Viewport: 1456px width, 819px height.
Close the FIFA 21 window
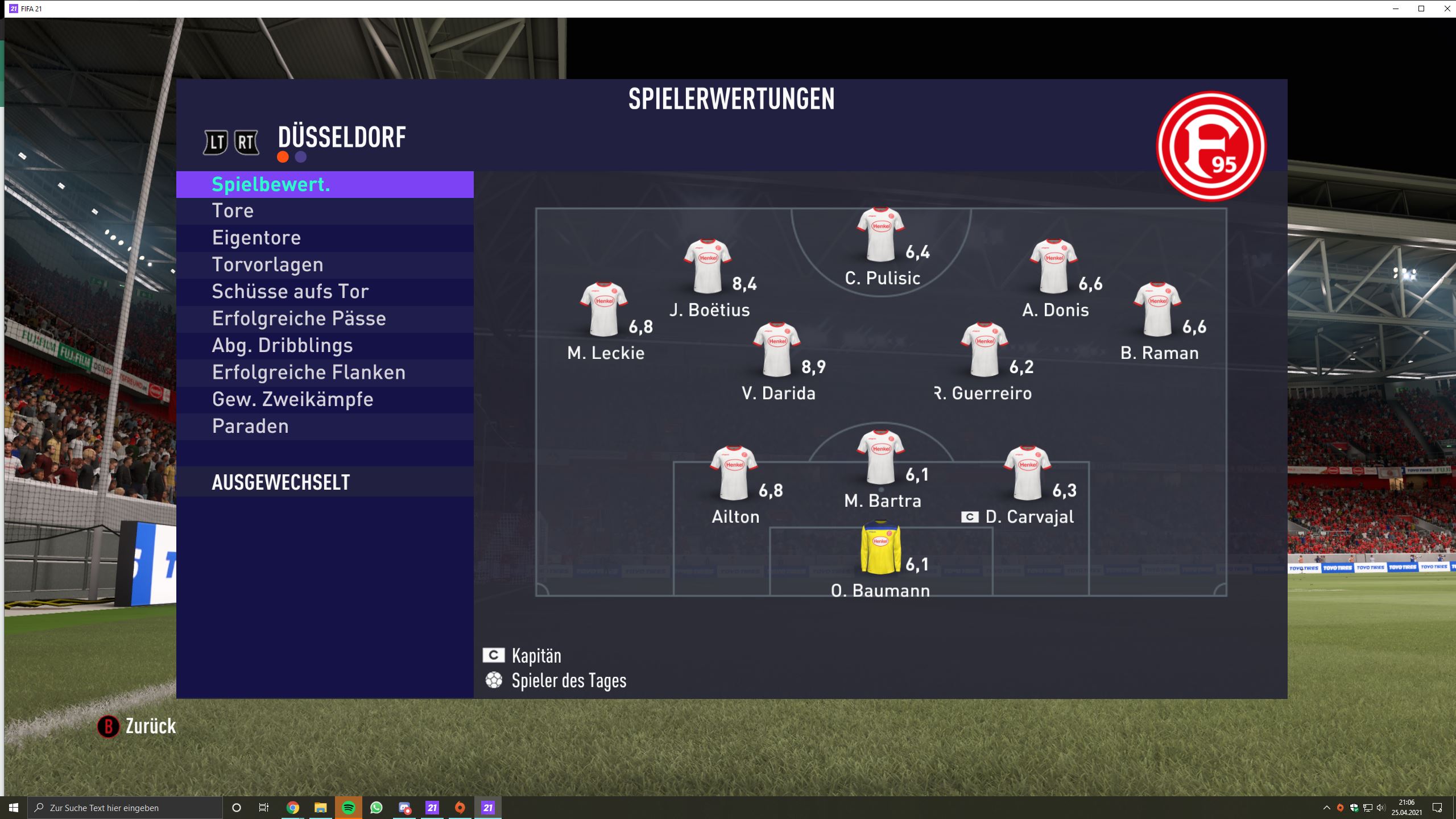pos(1447,9)
